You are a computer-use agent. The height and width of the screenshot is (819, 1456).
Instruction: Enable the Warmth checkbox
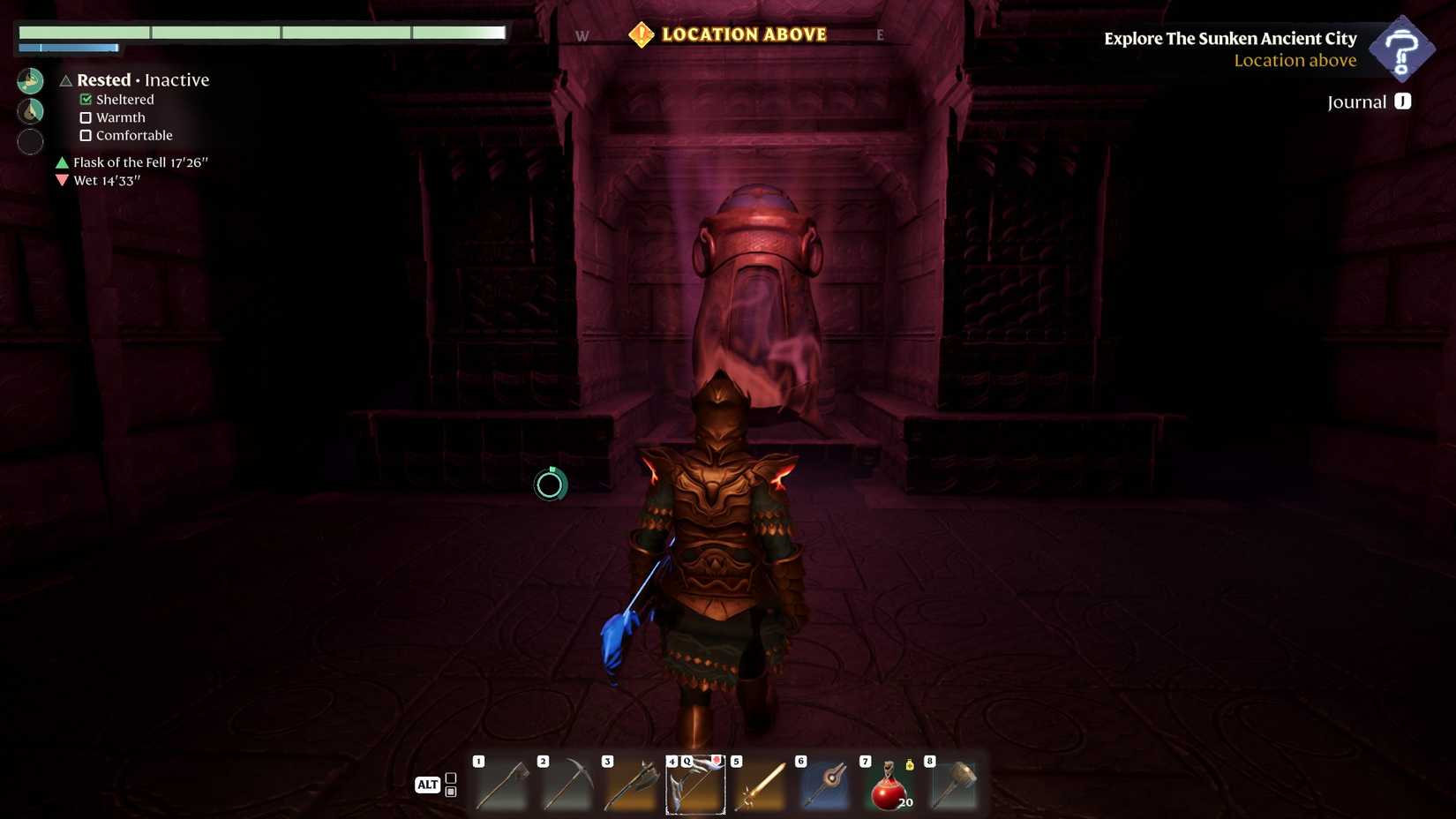86,117
